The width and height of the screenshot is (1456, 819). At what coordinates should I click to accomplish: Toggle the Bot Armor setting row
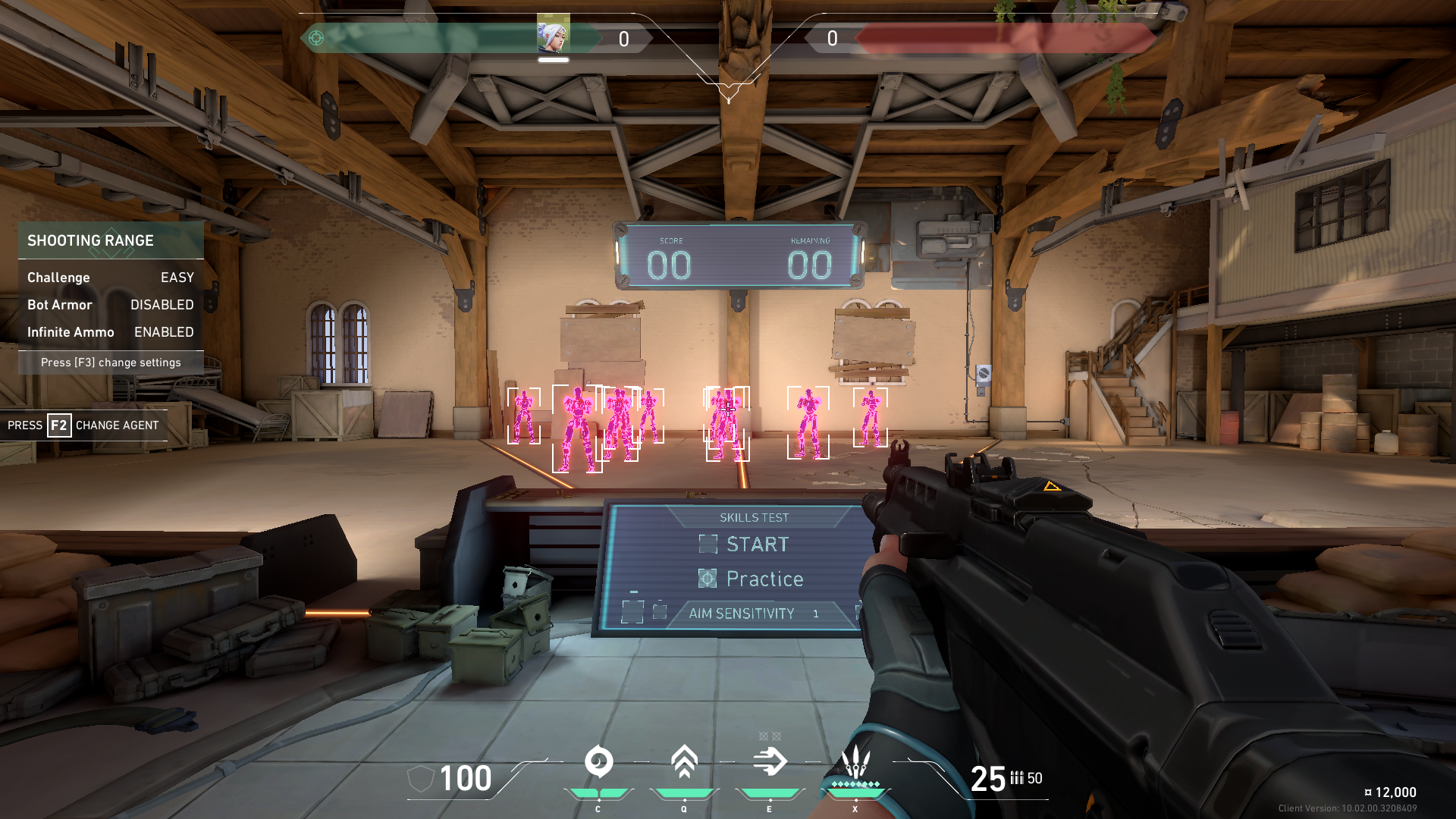[111, 305]
